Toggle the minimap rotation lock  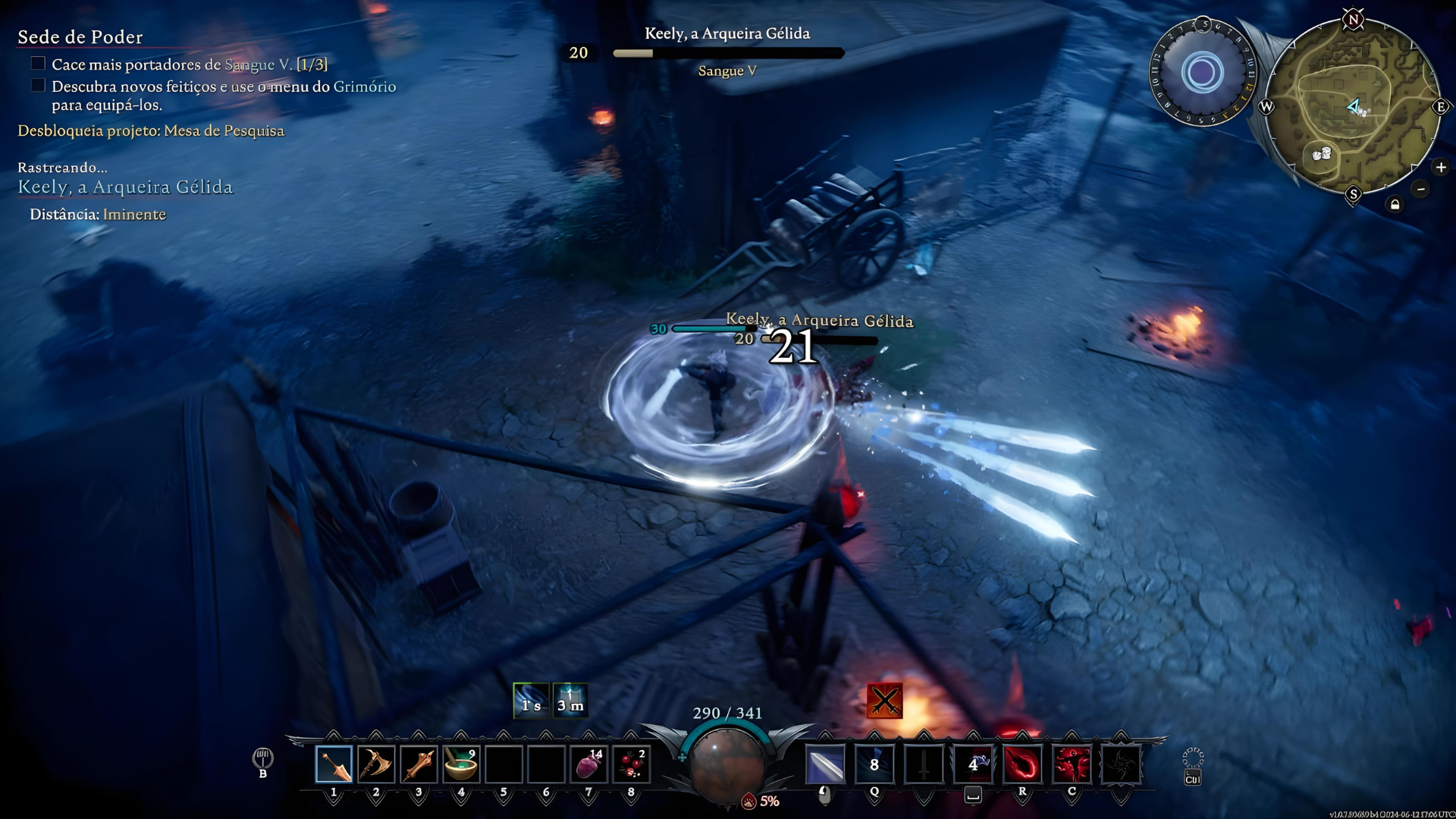coord(1395,205)
